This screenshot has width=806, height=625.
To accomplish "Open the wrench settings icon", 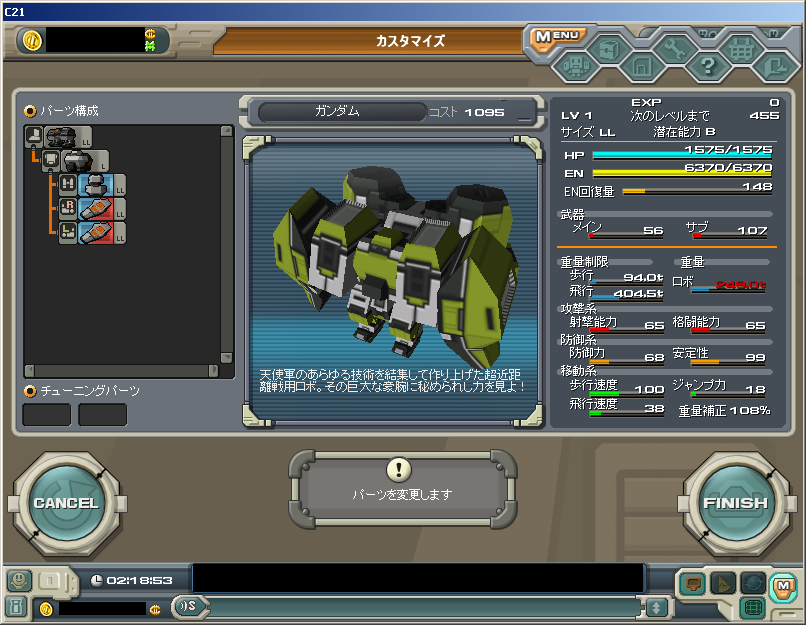I will [x=675, y=48].
